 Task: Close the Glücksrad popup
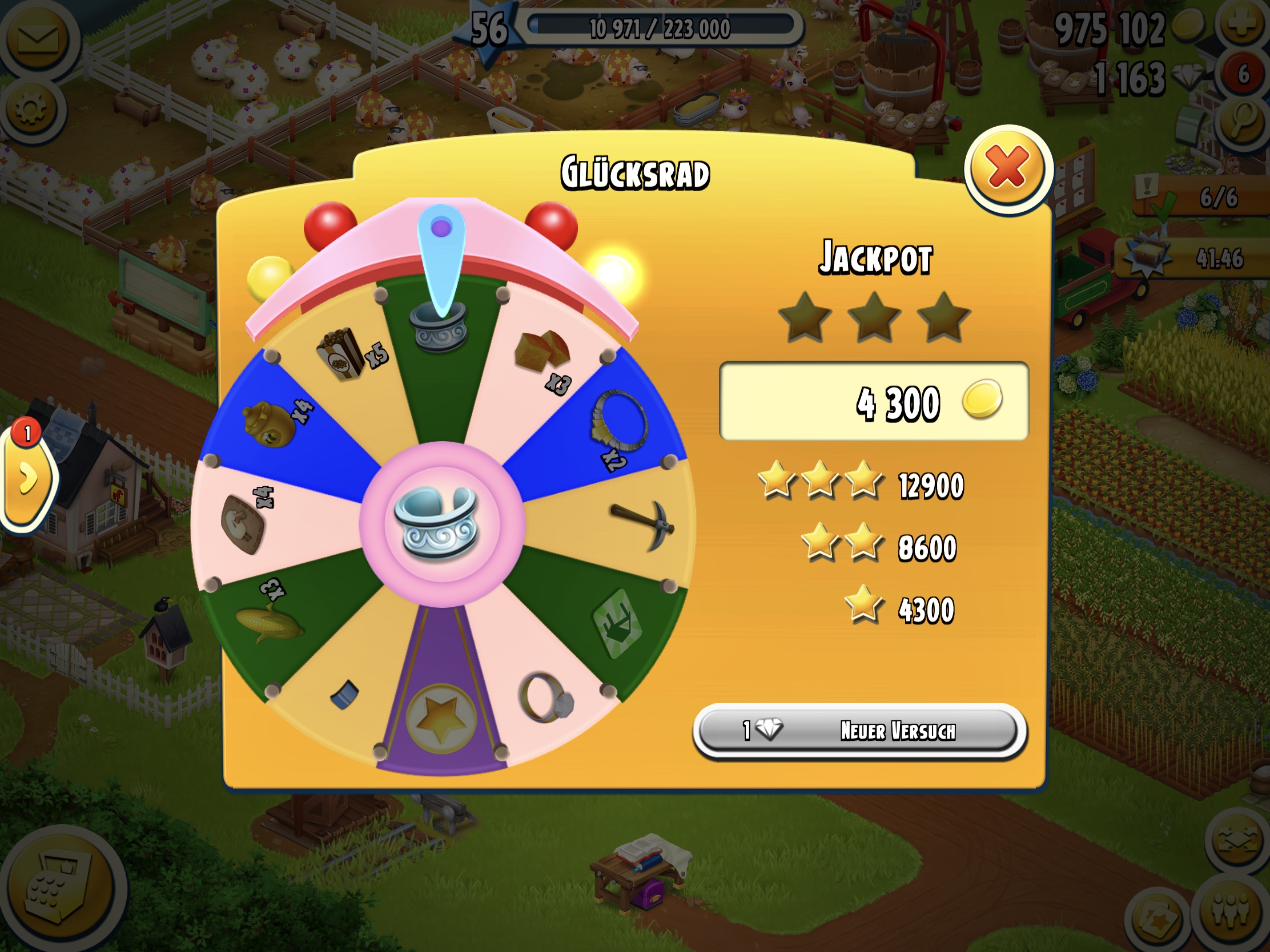pos(1008,168)
